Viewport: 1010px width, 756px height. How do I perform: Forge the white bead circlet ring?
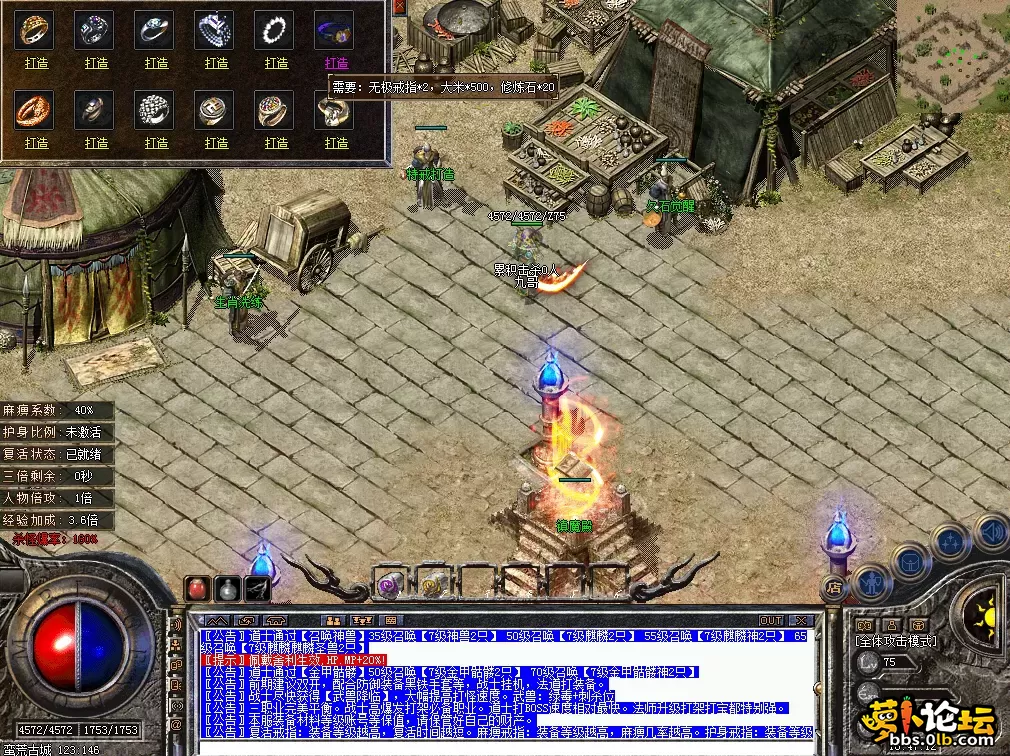tap(277, 63)
